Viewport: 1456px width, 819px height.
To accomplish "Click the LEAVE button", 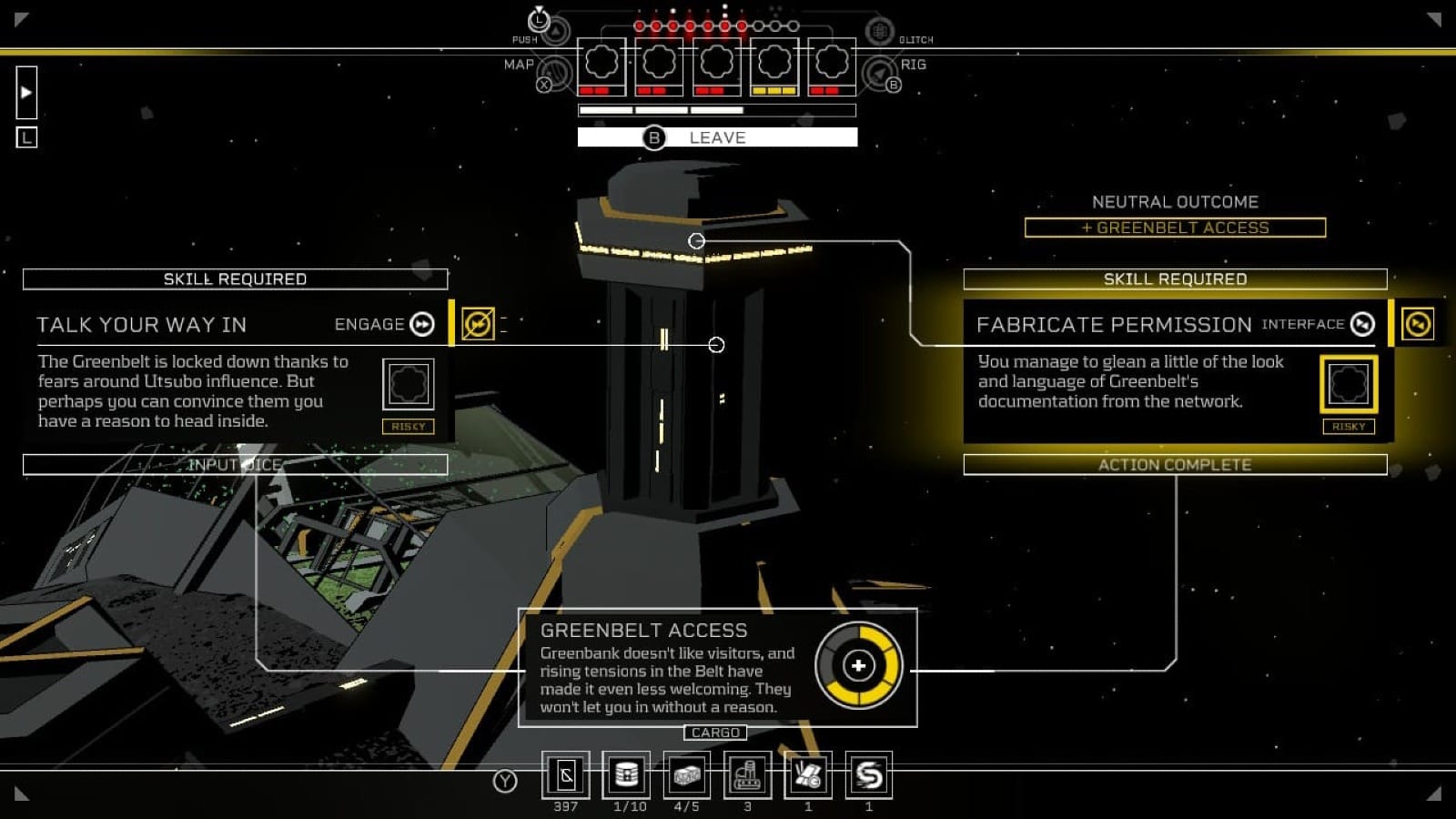I will coord(717,137).
